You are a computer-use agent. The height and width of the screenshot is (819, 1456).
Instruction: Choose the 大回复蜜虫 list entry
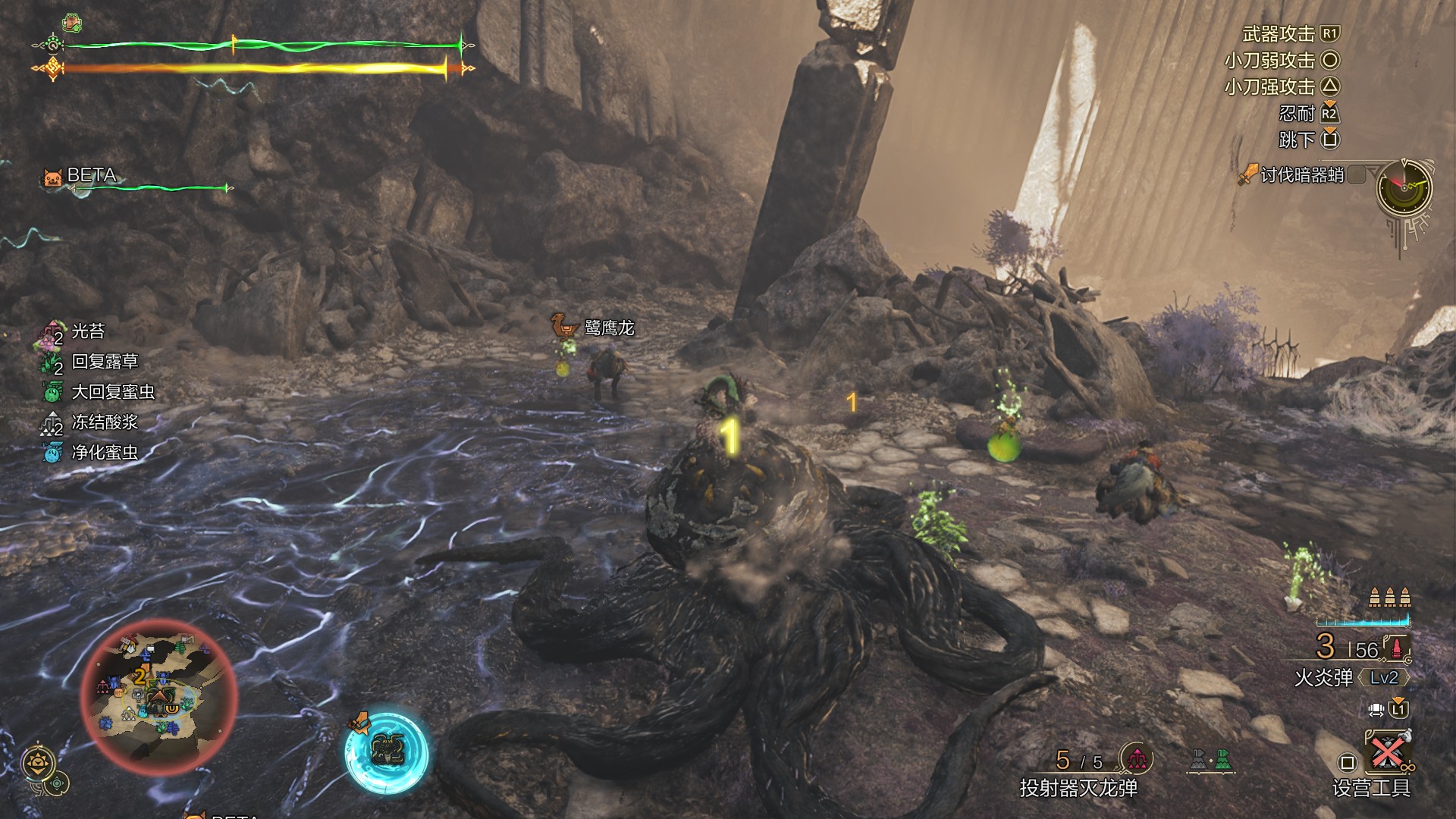click(112, 392)
